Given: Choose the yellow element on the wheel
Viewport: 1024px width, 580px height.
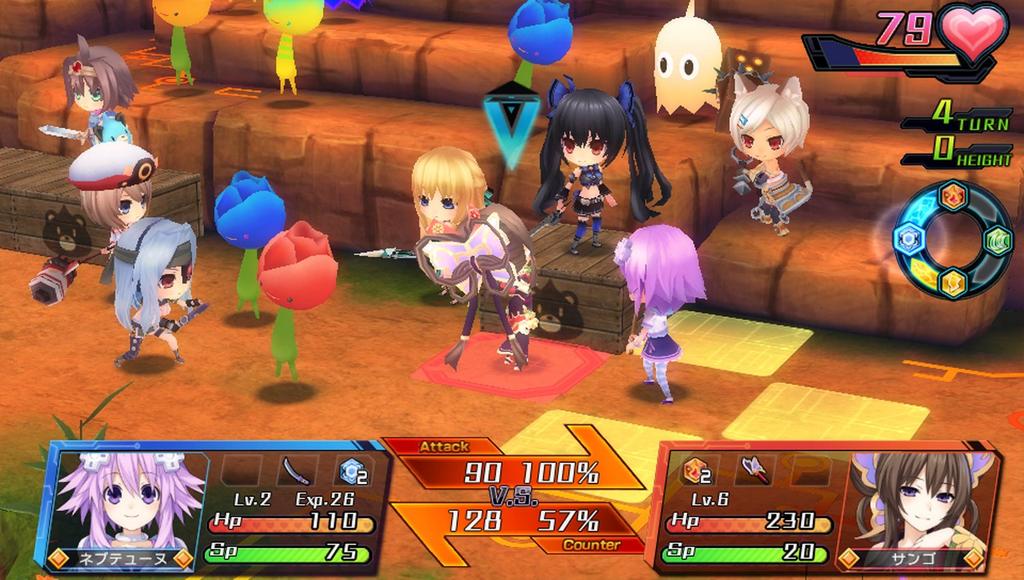Looking at the screenshot, I should pyautogui.click(x=951, y=281).
